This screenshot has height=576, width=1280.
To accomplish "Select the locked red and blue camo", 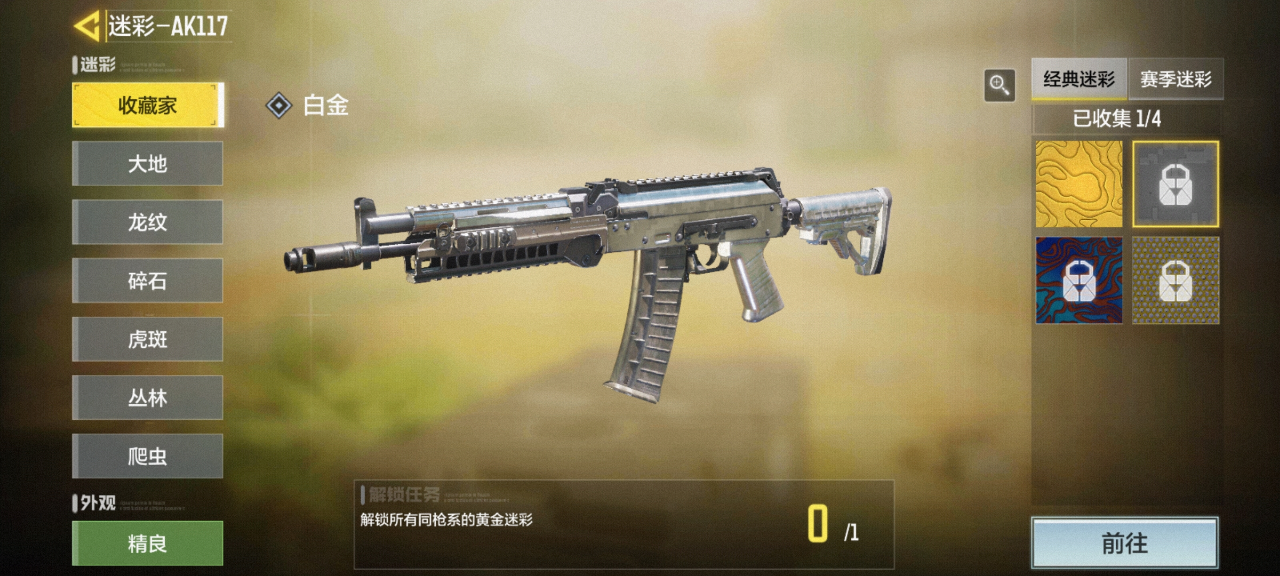I will (x=1078, y=280).
